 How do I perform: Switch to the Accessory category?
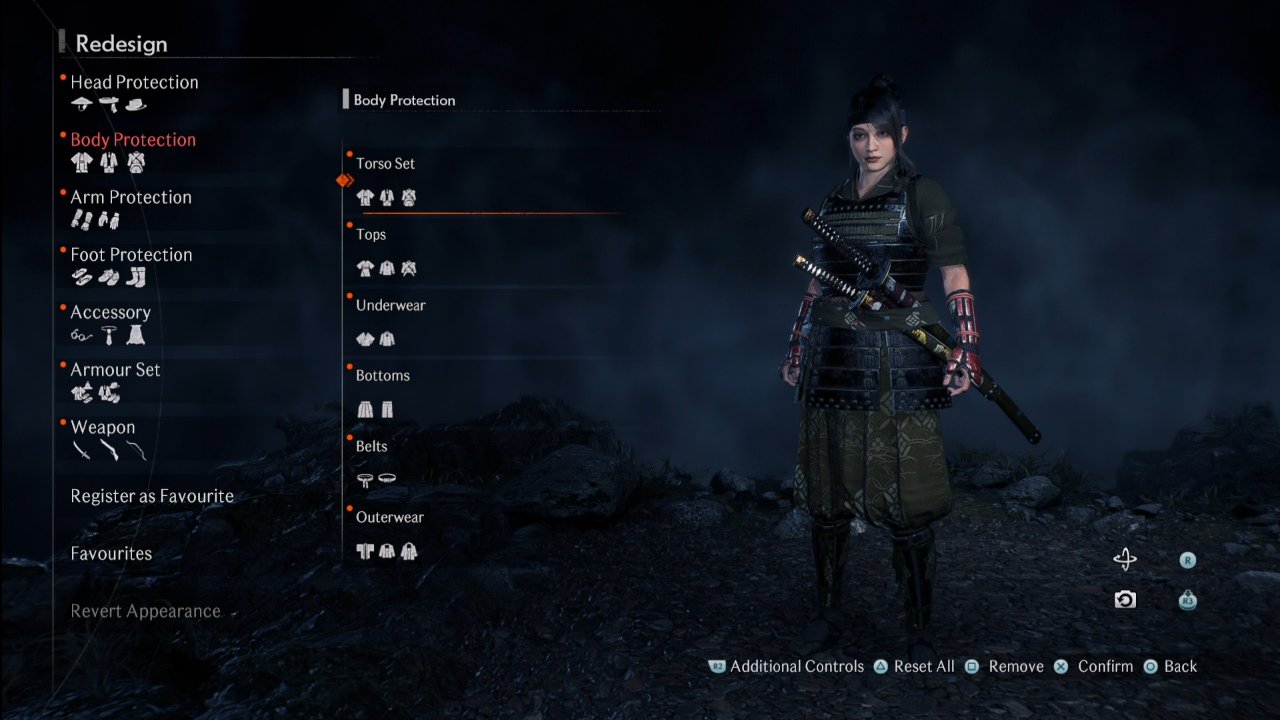click(x=110, y=312)
